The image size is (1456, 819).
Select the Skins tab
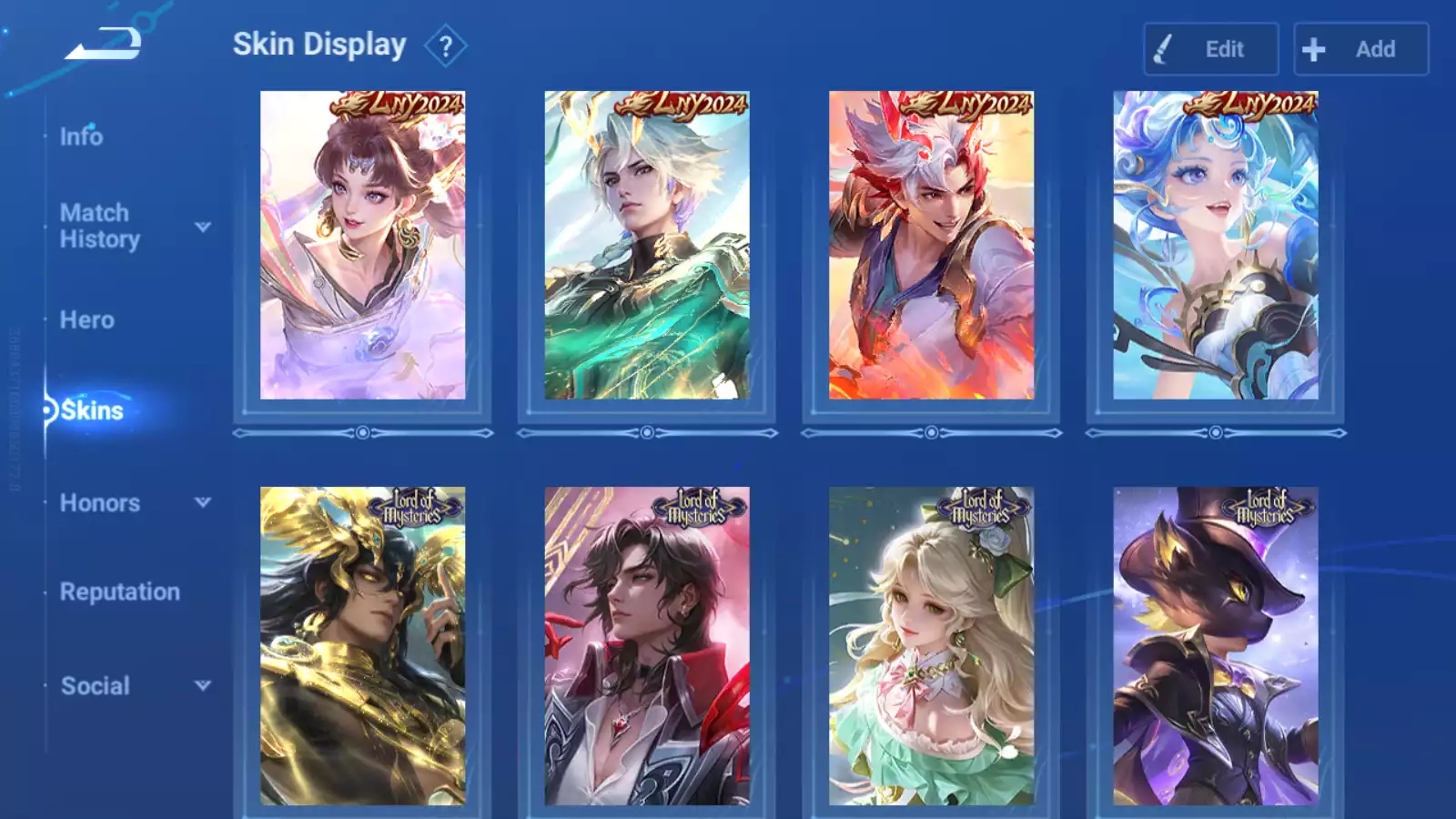pyautogui.click(x=91, y=410)
